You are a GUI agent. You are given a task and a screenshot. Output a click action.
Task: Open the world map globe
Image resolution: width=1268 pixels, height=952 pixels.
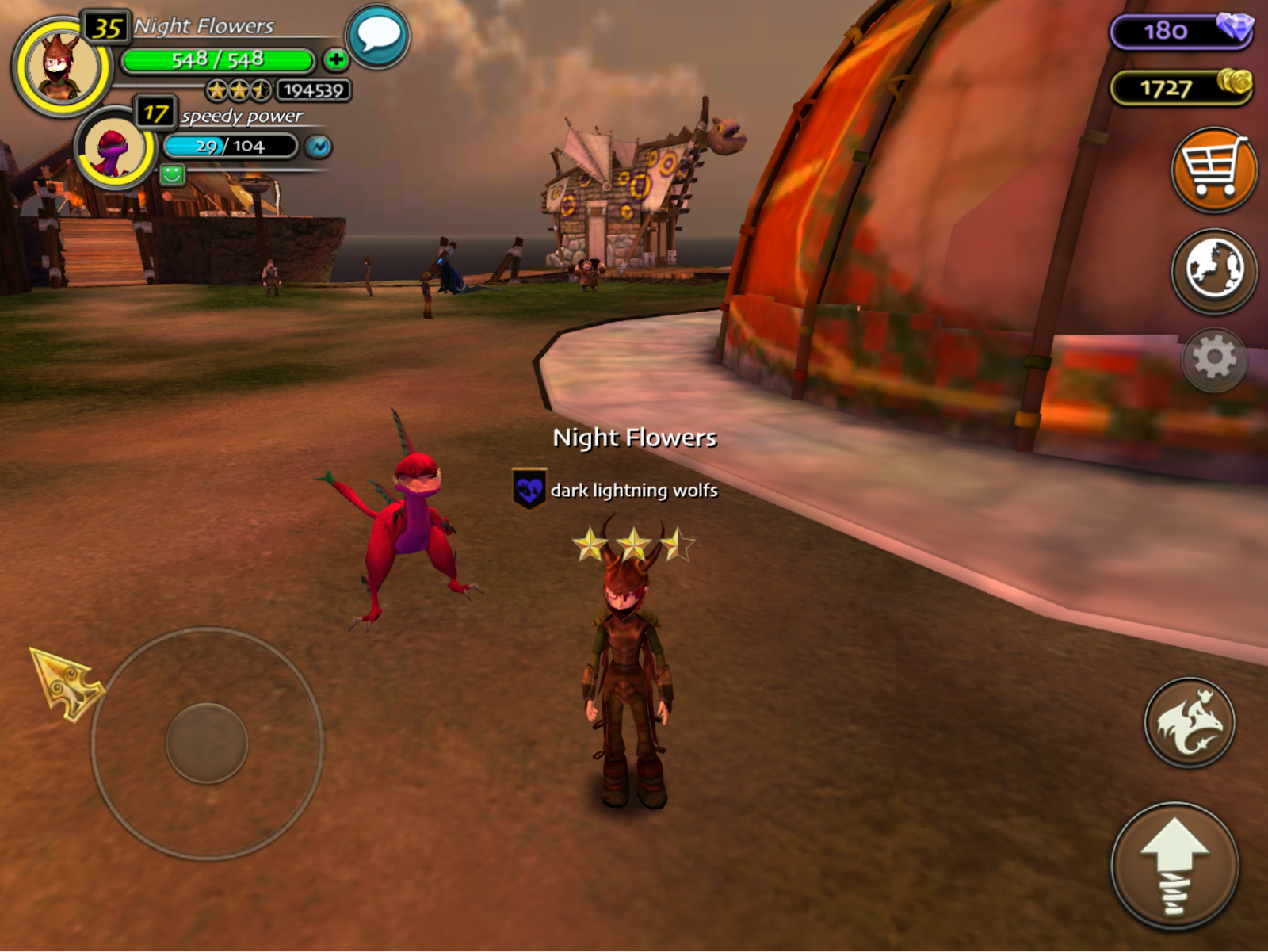(x=1213, y=270)
